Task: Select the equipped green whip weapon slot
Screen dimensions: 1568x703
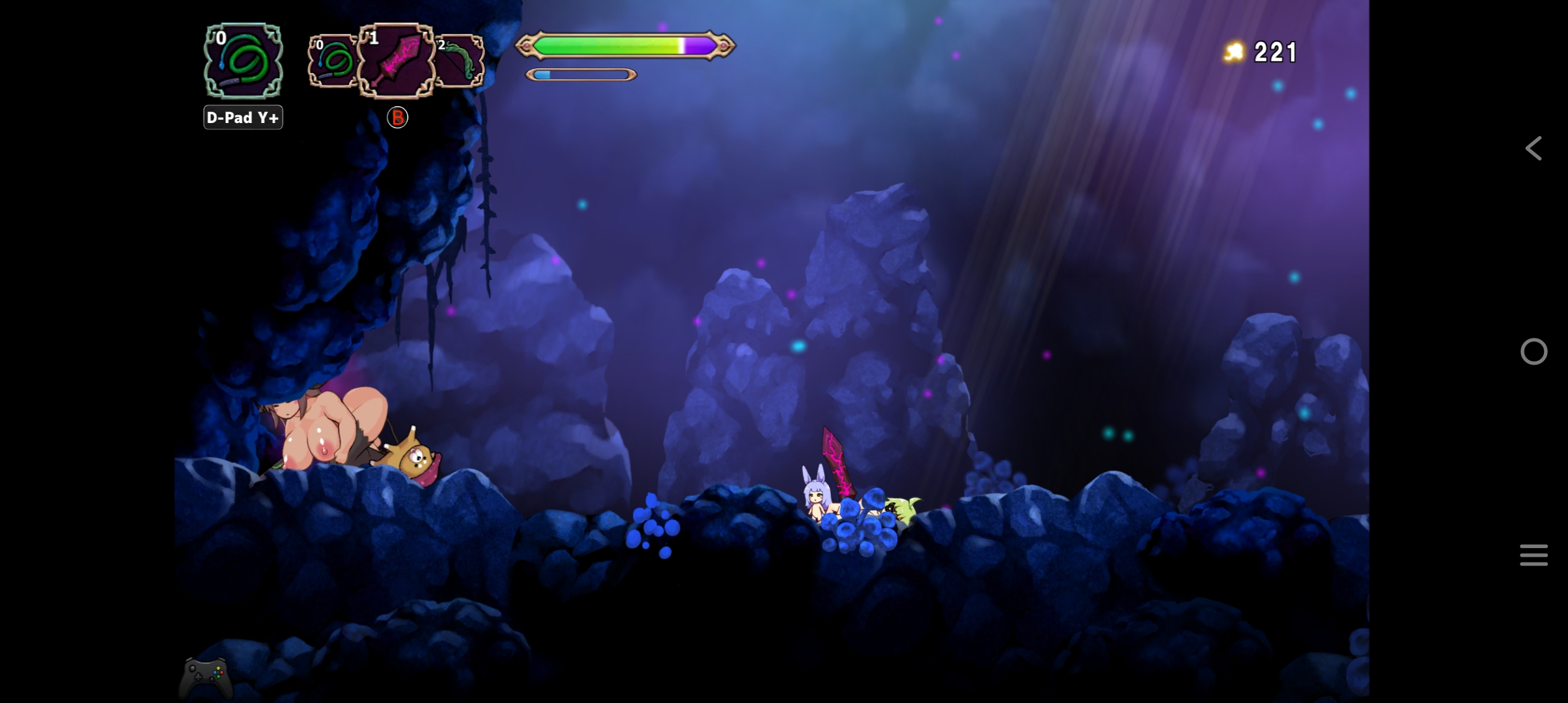Action: pos(242,62)
